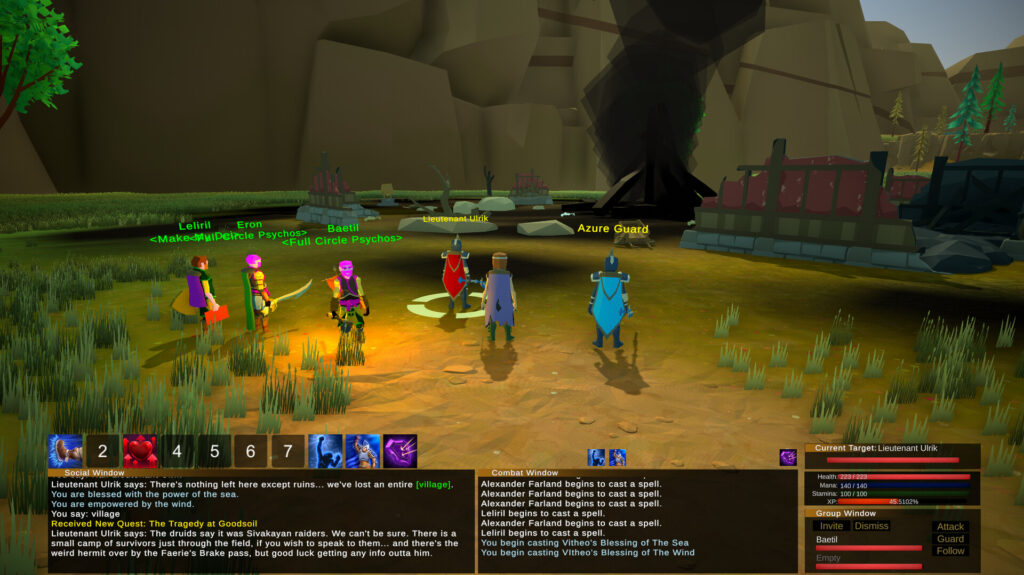Cast the blue raised-fist blessing spell

[325, 451]
